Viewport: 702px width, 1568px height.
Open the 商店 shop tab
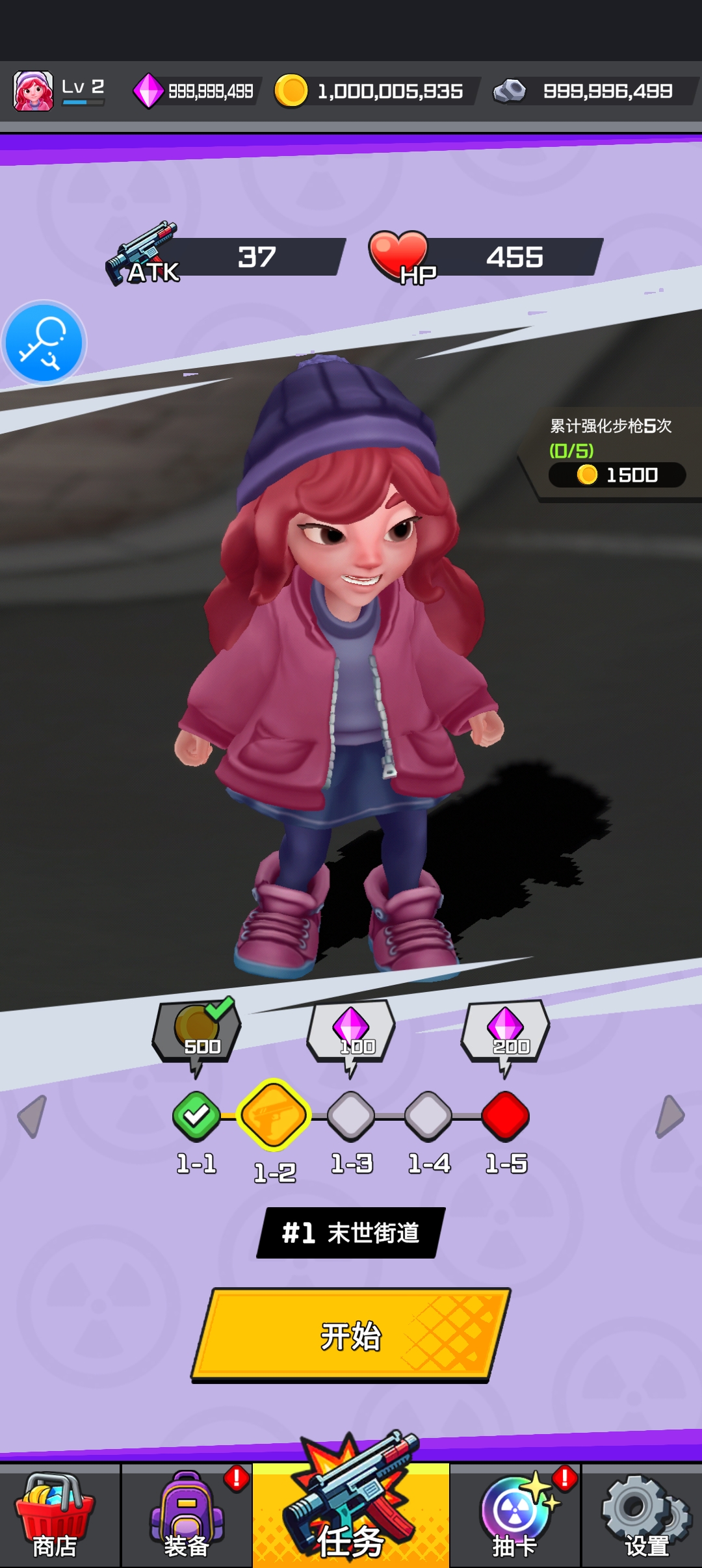55,1516
